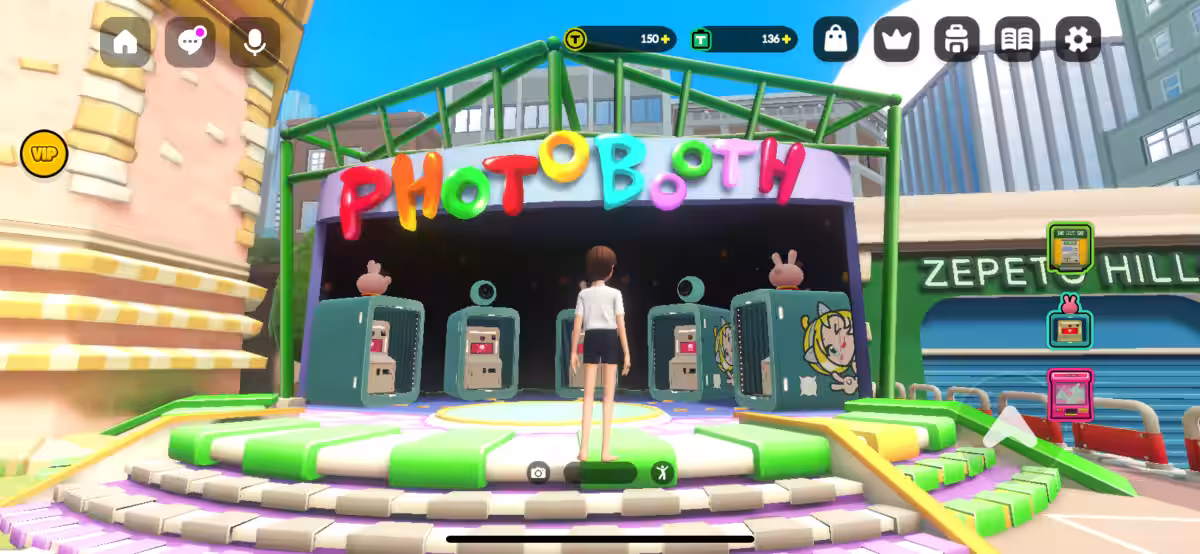Select the pink claw machine shortcut
The image size is (1200, 554).
click(x=1070, y=394)
